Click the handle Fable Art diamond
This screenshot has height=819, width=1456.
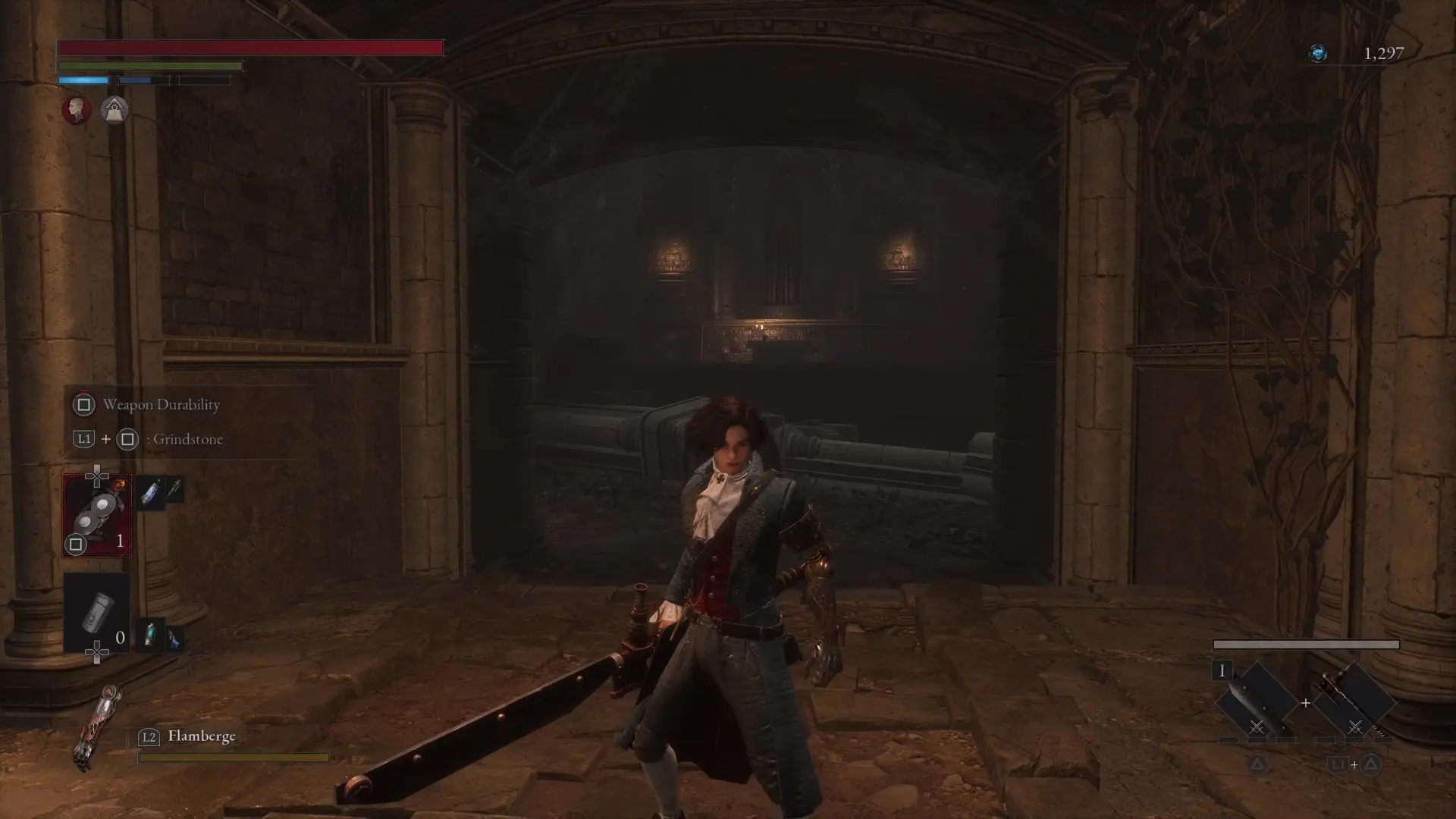pos(1354,703)
